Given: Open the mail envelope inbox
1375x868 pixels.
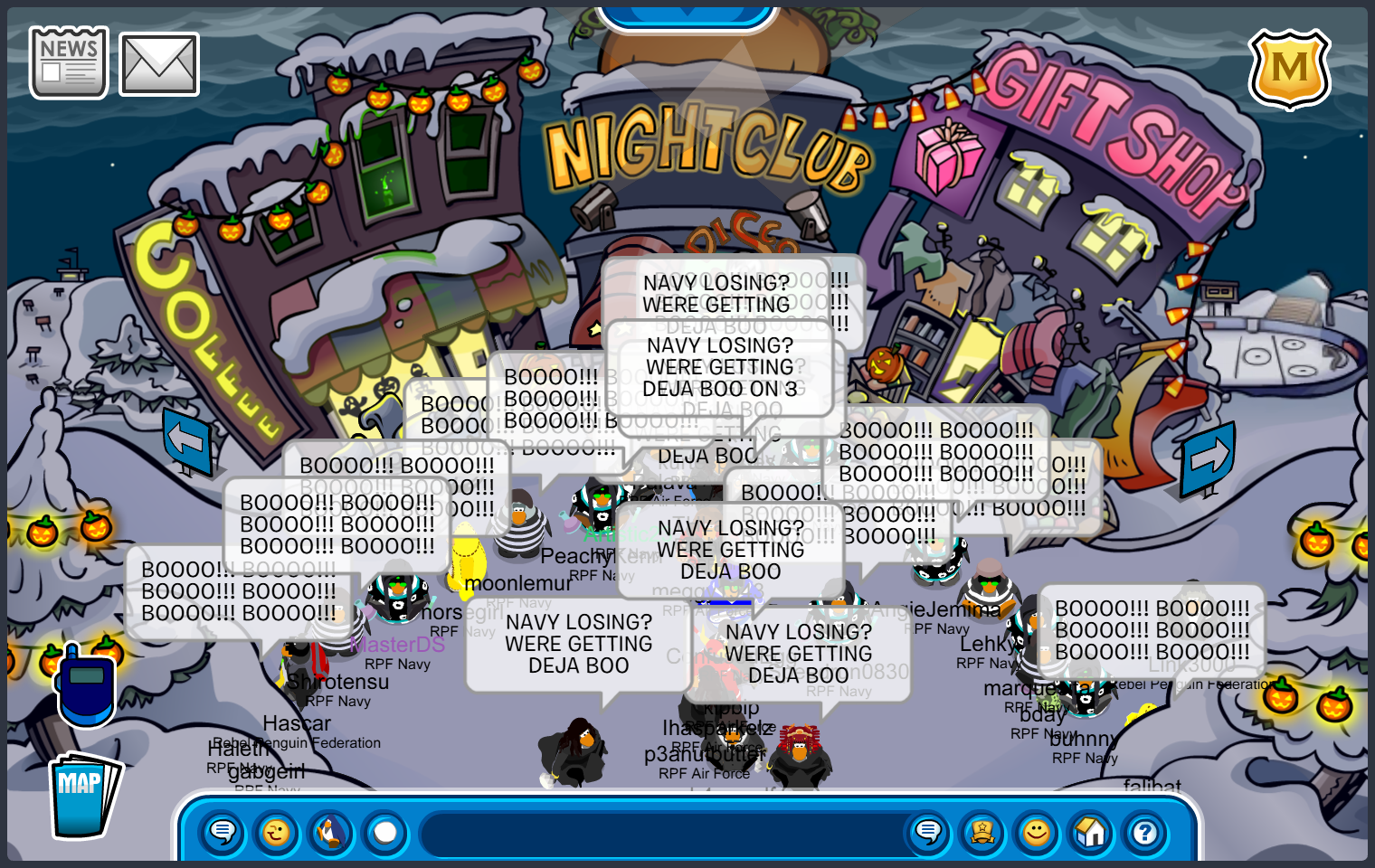Looking at the screenshot, I should tap(159, 64).
